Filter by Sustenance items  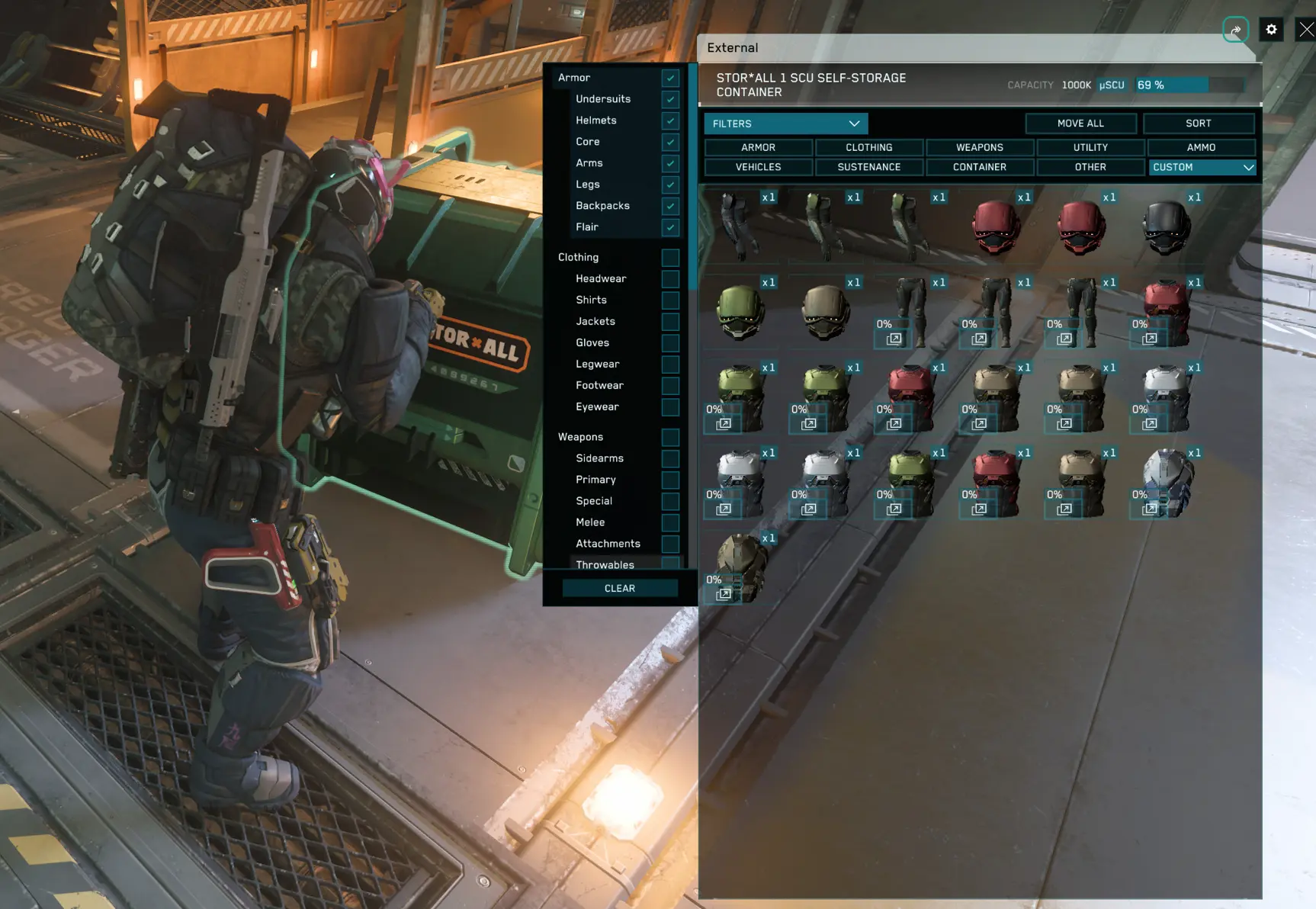click(x=868, y=167)
